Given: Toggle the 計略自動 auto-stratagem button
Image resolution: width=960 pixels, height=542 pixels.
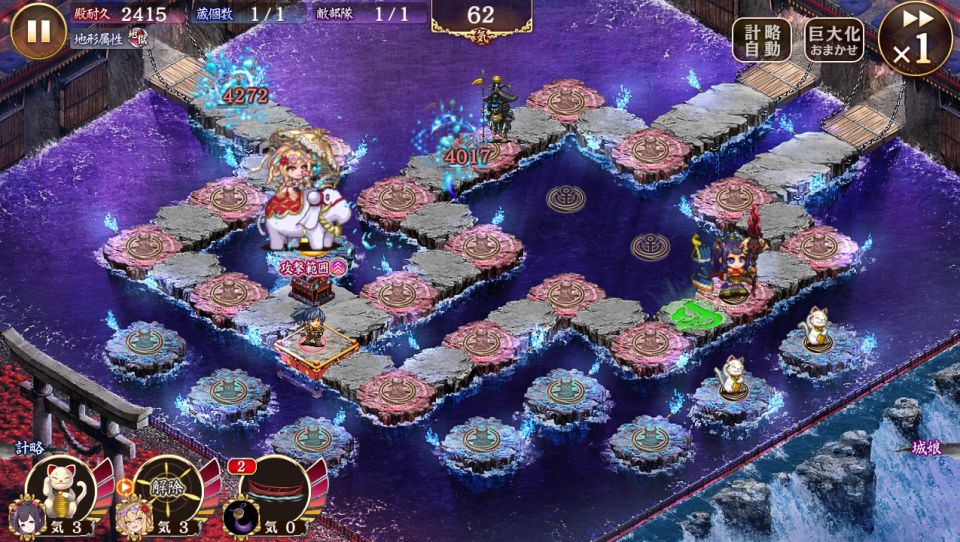Looking at the screenshot, I should 762,40.
